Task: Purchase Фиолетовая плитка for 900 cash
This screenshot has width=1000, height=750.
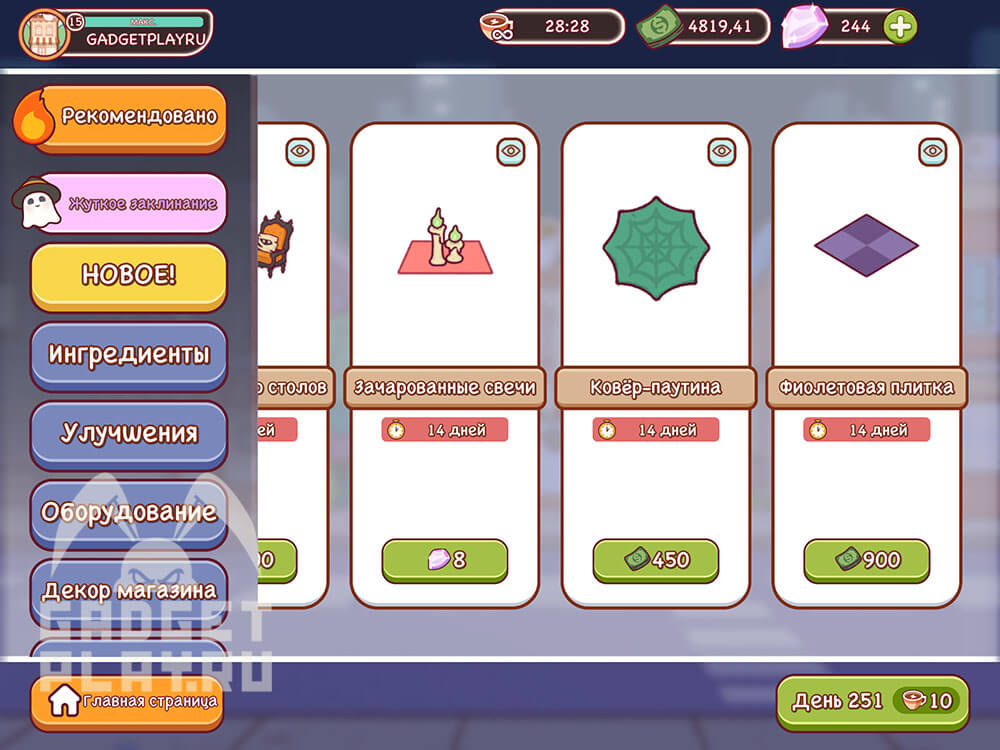Action: click(x=867, y=560)
